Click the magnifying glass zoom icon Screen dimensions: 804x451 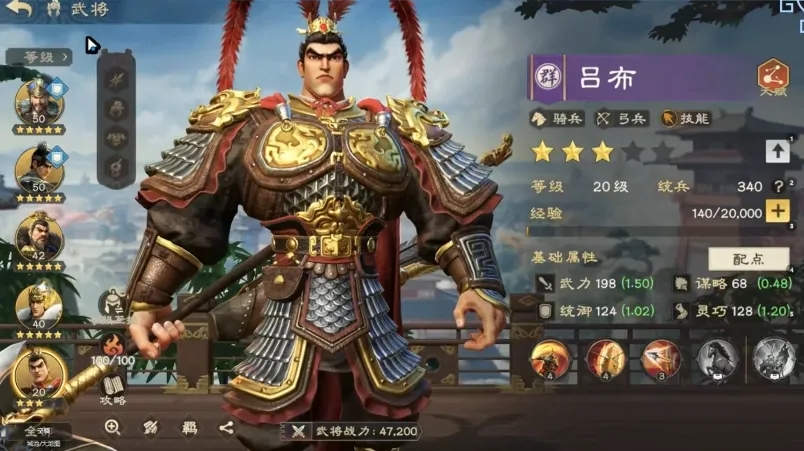112,427
